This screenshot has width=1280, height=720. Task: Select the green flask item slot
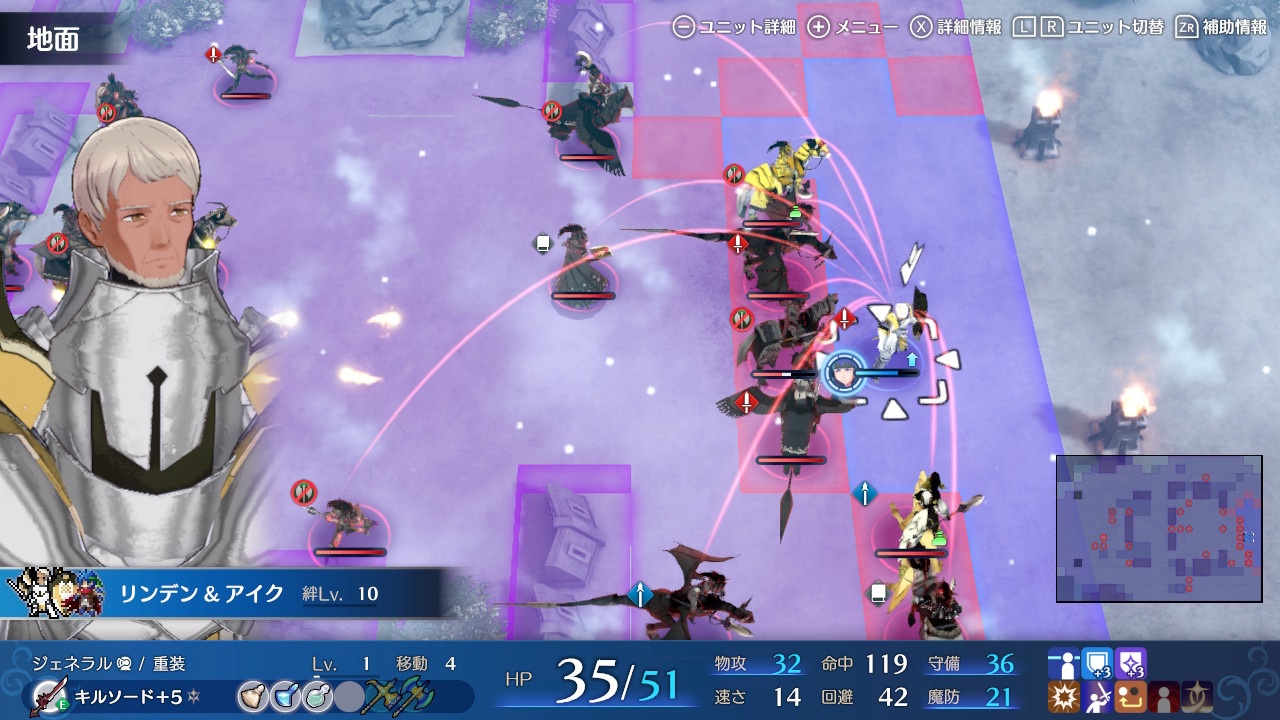tap(315, 696)
